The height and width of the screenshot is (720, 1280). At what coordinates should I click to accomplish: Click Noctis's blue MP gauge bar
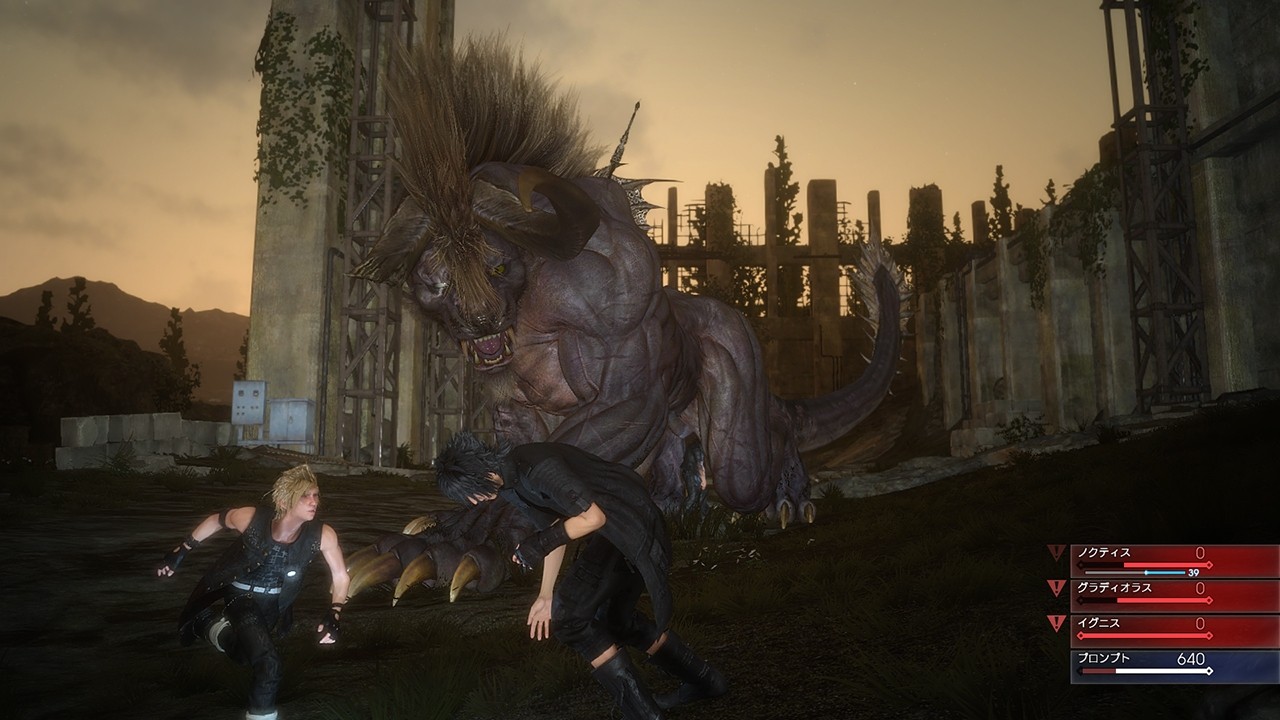pyautogui.click(x=1164, y=572)
